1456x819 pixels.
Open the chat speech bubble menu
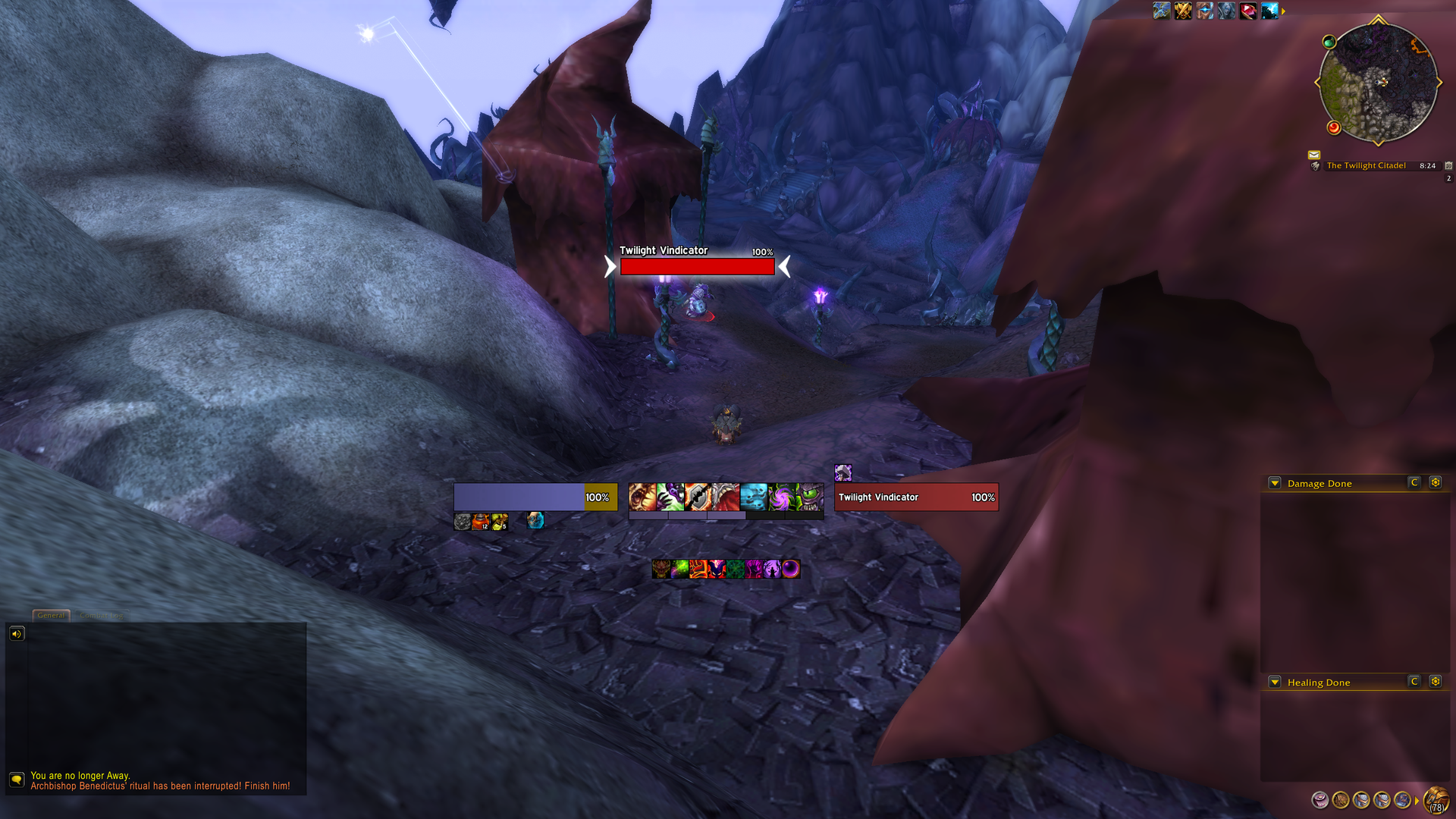click(17, 780)
